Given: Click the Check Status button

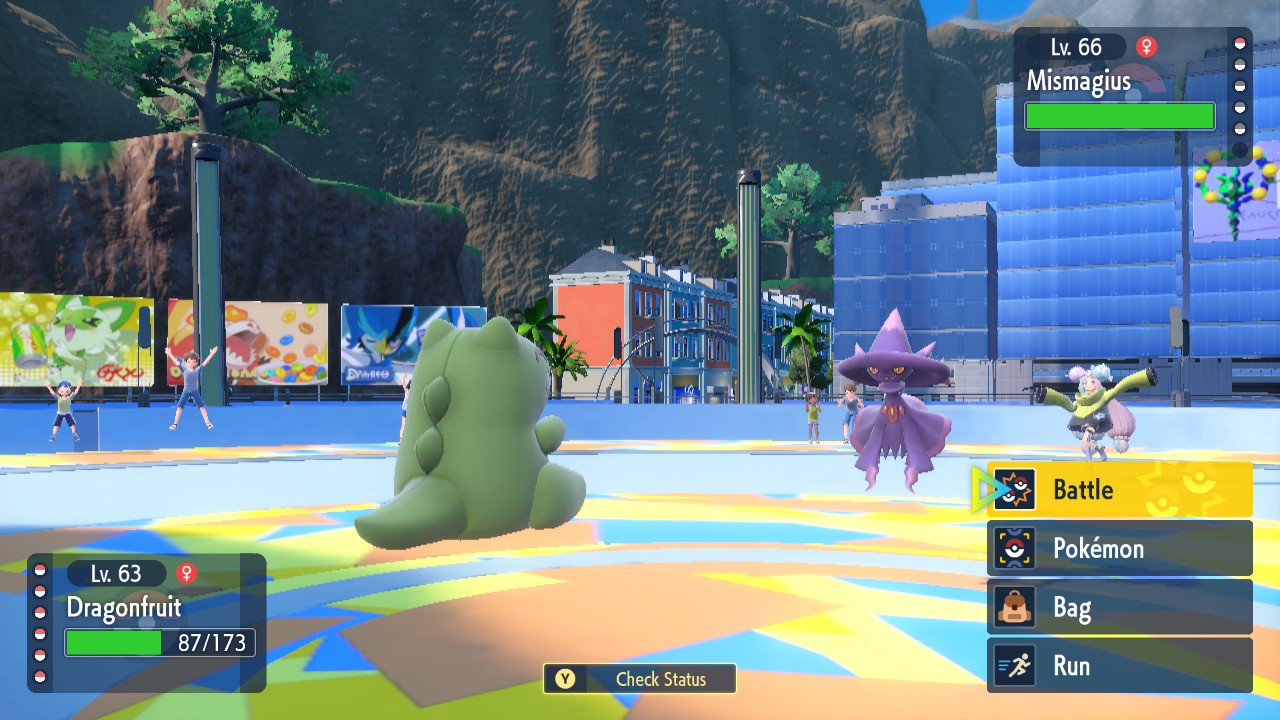Looking at the screenshot, I should click(640, 679).
